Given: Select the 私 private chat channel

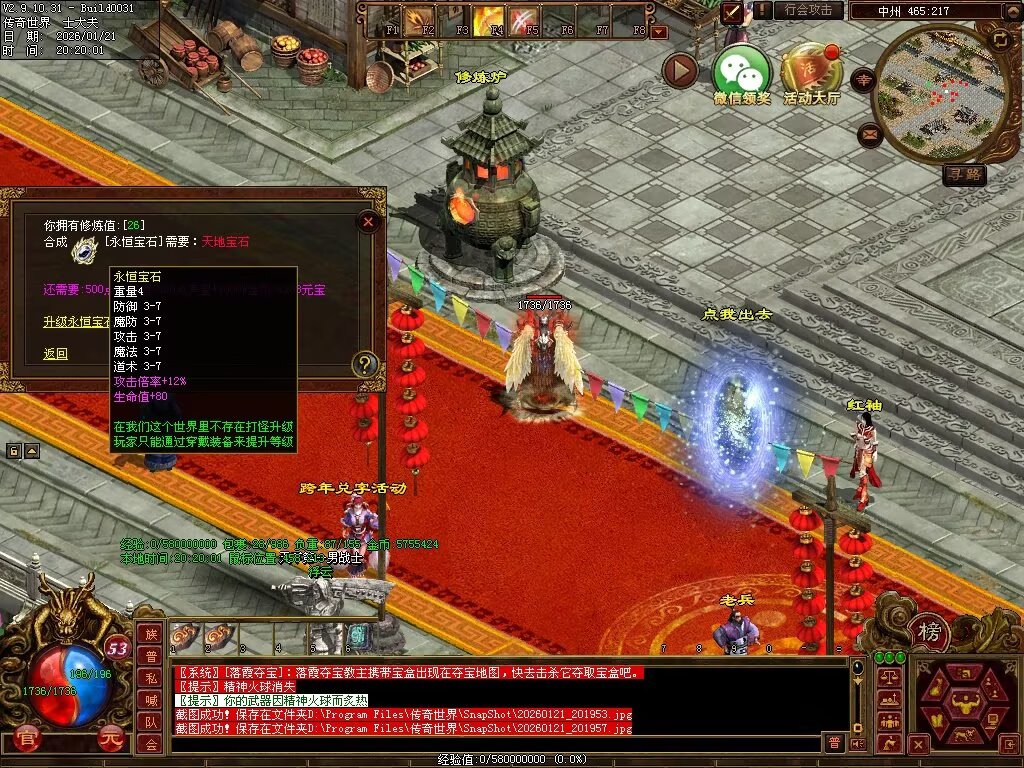Looking at the screenshot, I should point(150,678).
